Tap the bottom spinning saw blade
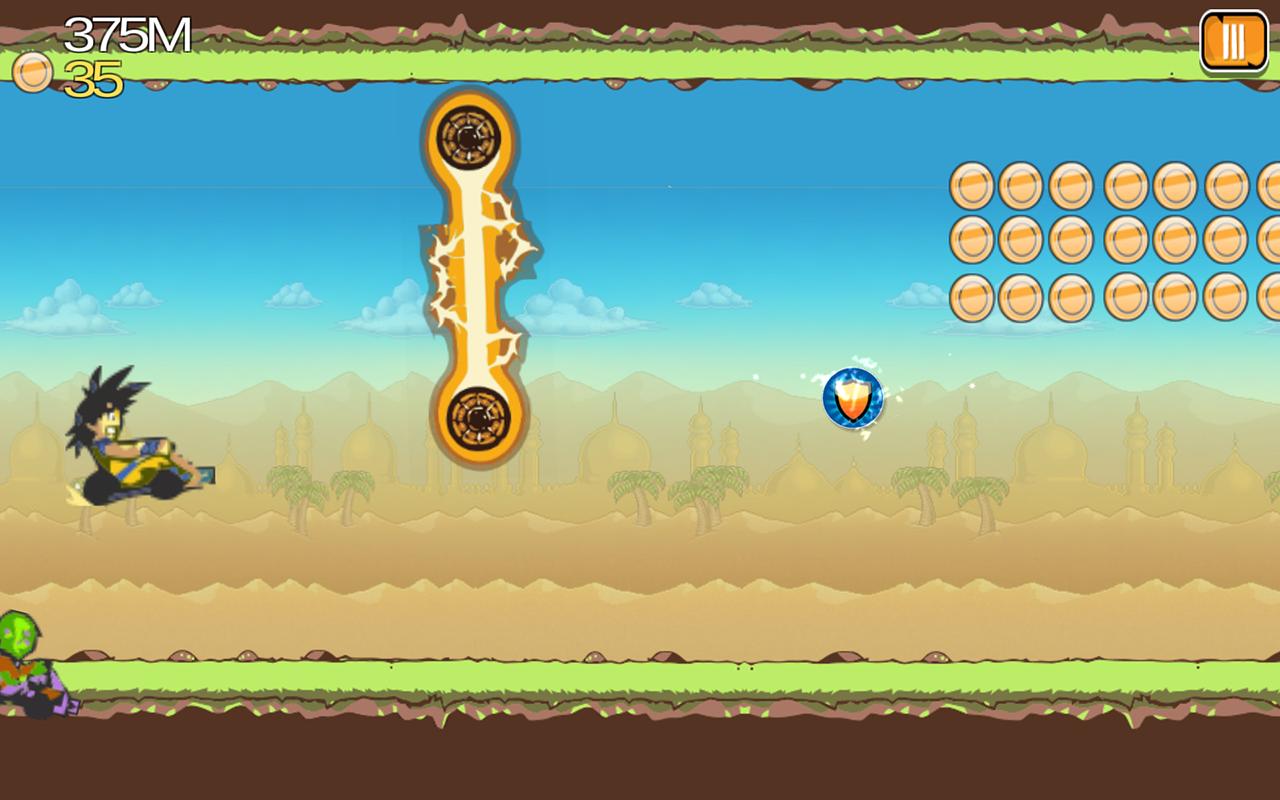Screen dimensions: 1280x800 tap(475, 419)
